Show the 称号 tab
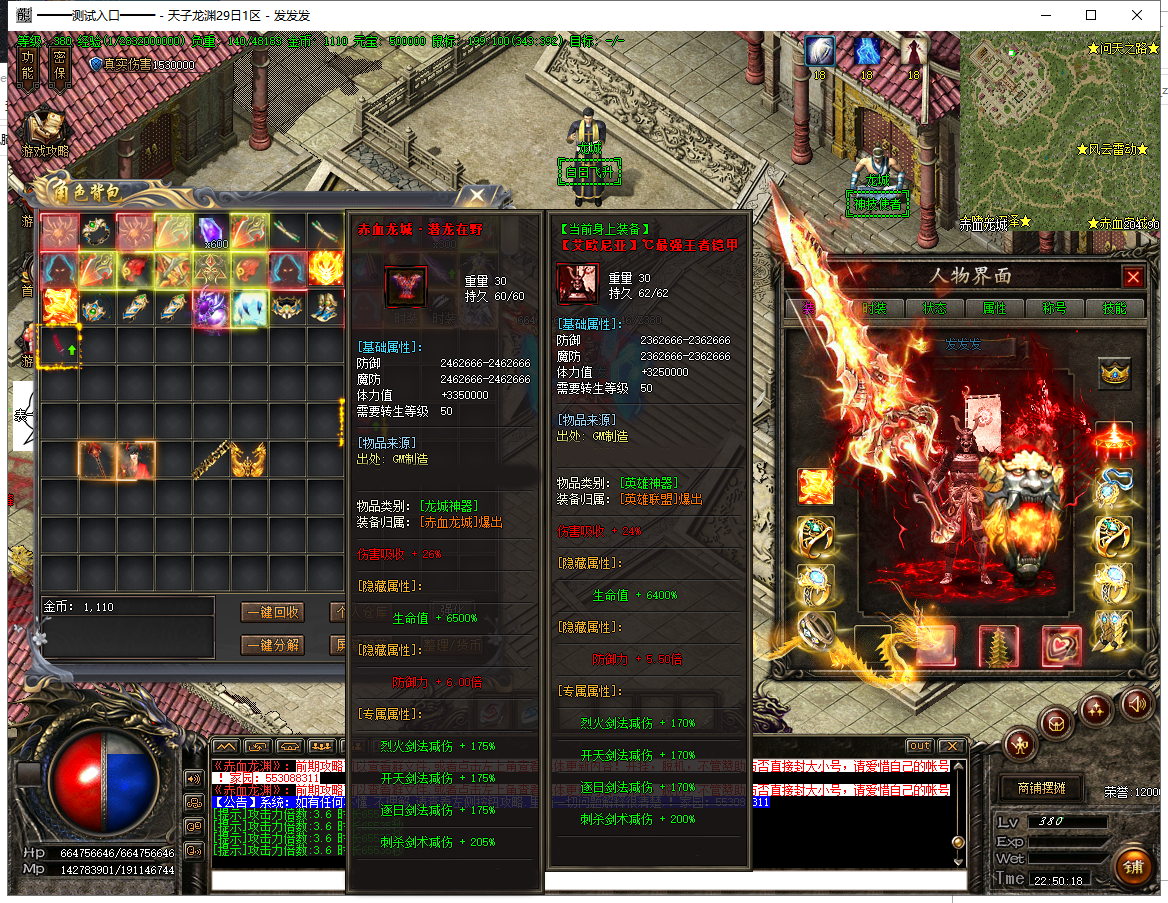 1054,308
